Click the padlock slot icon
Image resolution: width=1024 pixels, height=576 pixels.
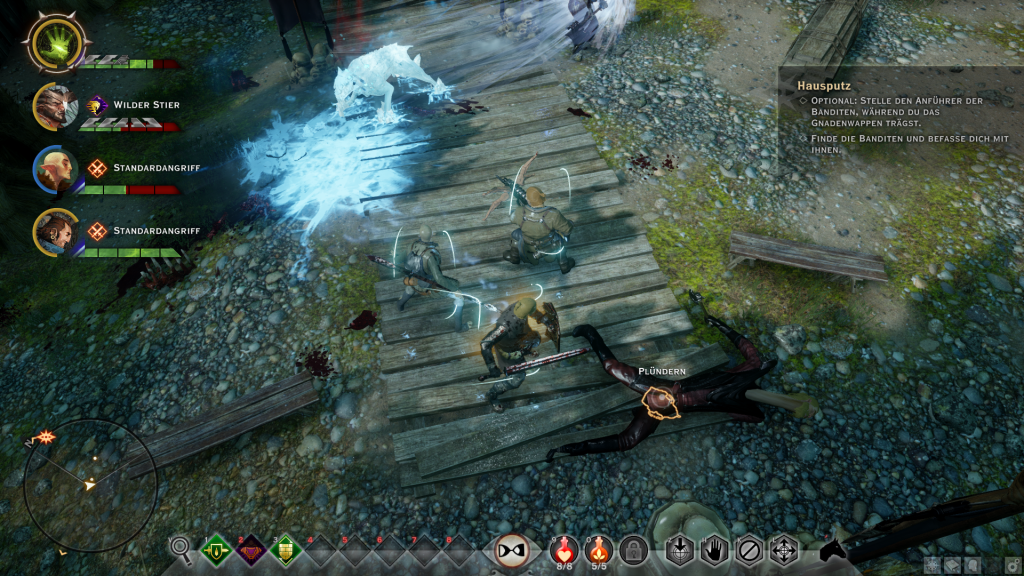point(633,549)
